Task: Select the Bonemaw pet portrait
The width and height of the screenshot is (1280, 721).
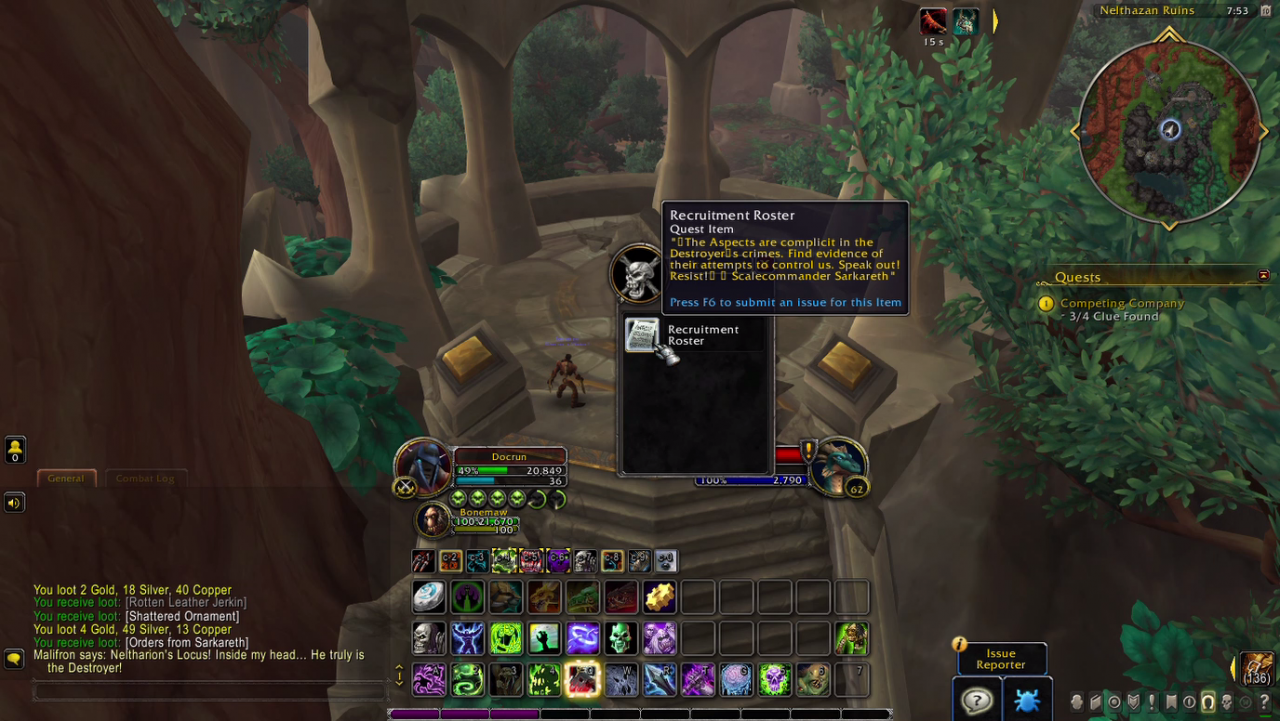Action: [434, 520]
